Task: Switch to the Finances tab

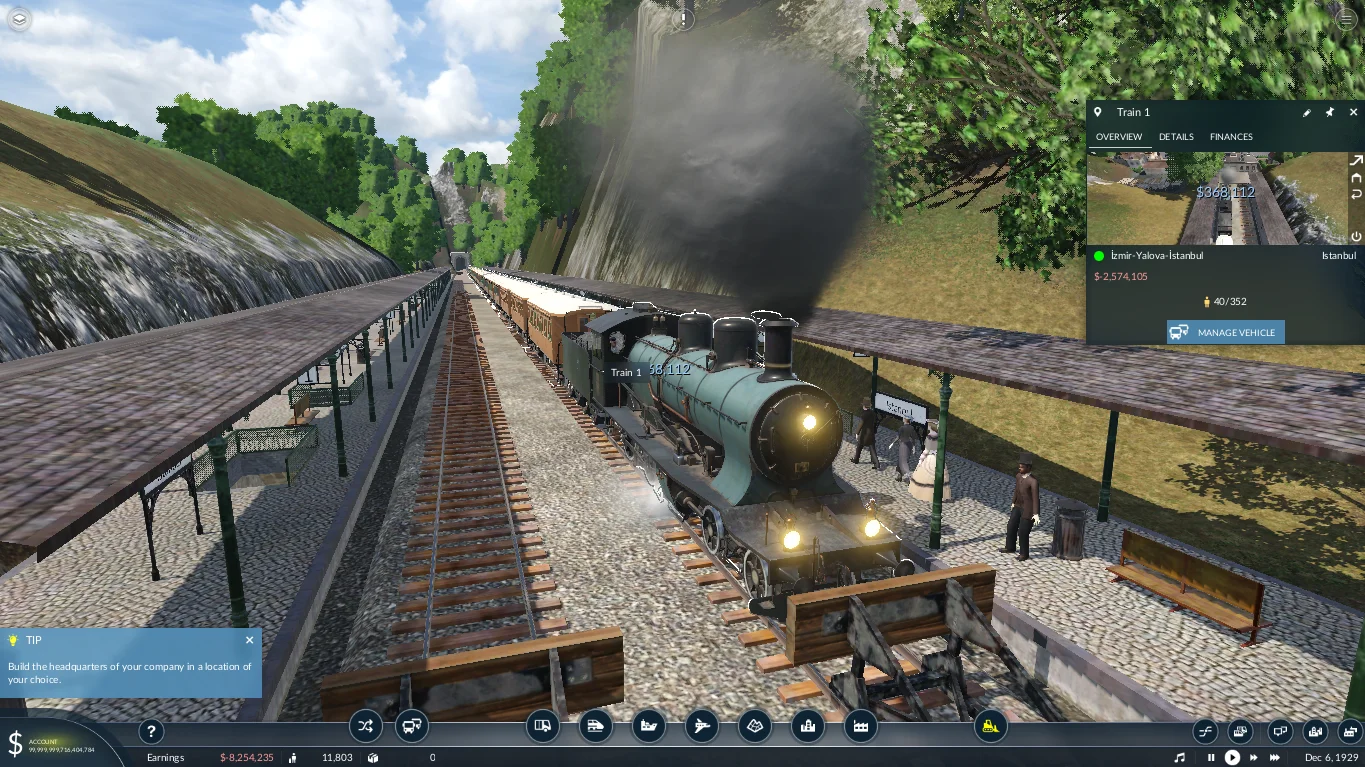Action: [x=1231, y=137]
